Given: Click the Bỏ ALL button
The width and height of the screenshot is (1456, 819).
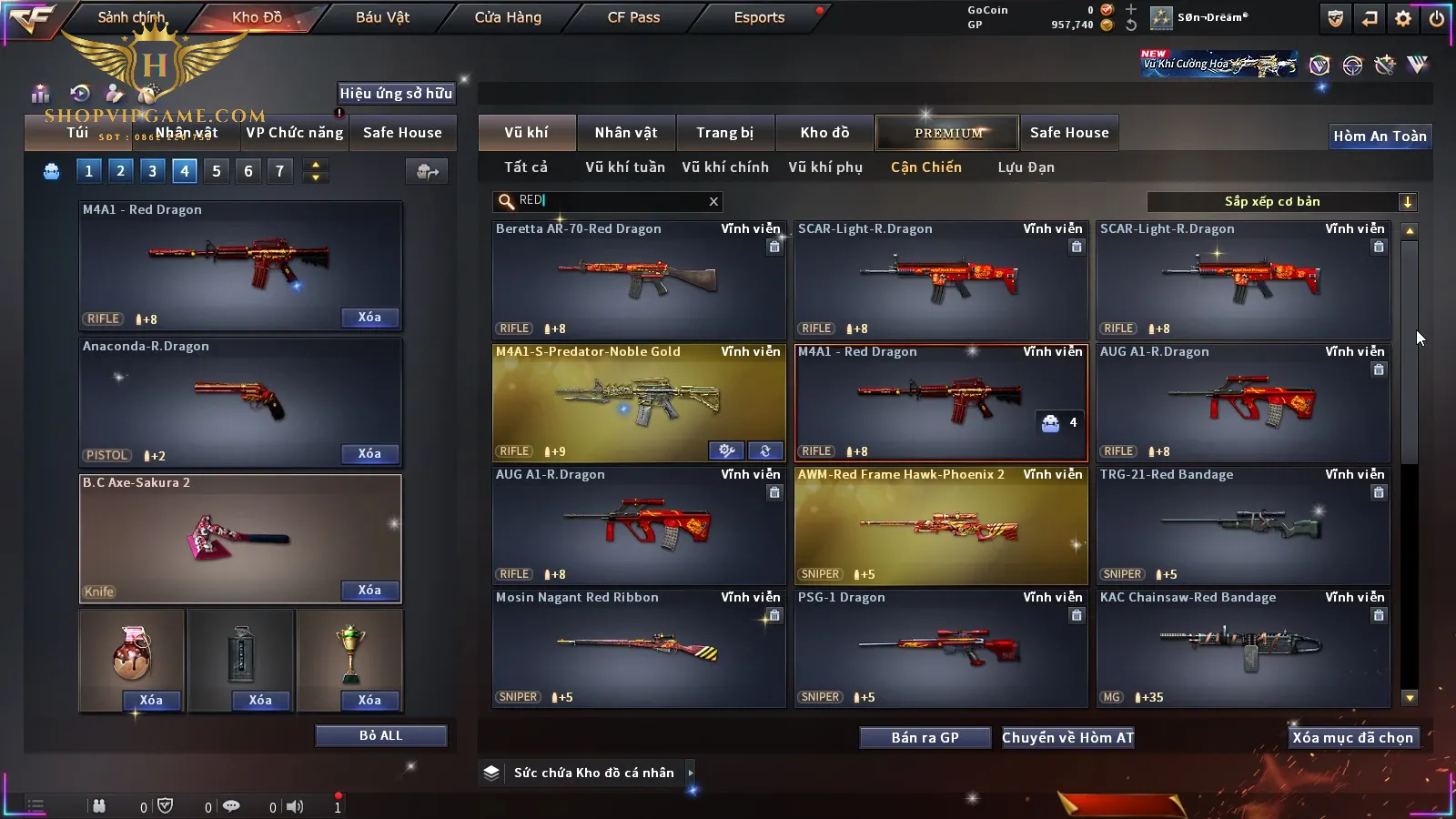Looking at the screenshot, I should coord(380,735).
